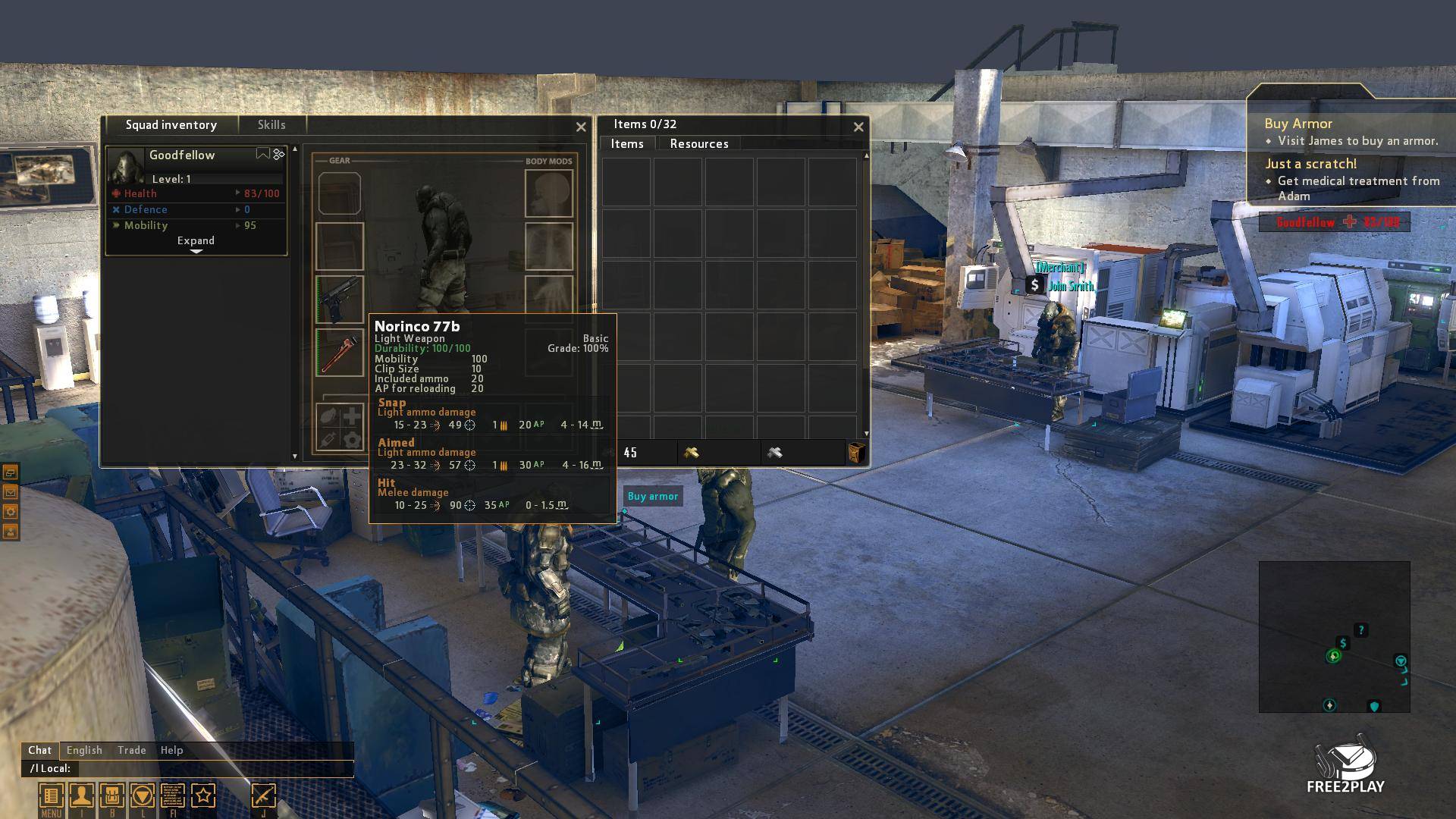Focus the Local chat input field
The height and width of the screenshot is (819, 1456).
click(x=212, y=769)
